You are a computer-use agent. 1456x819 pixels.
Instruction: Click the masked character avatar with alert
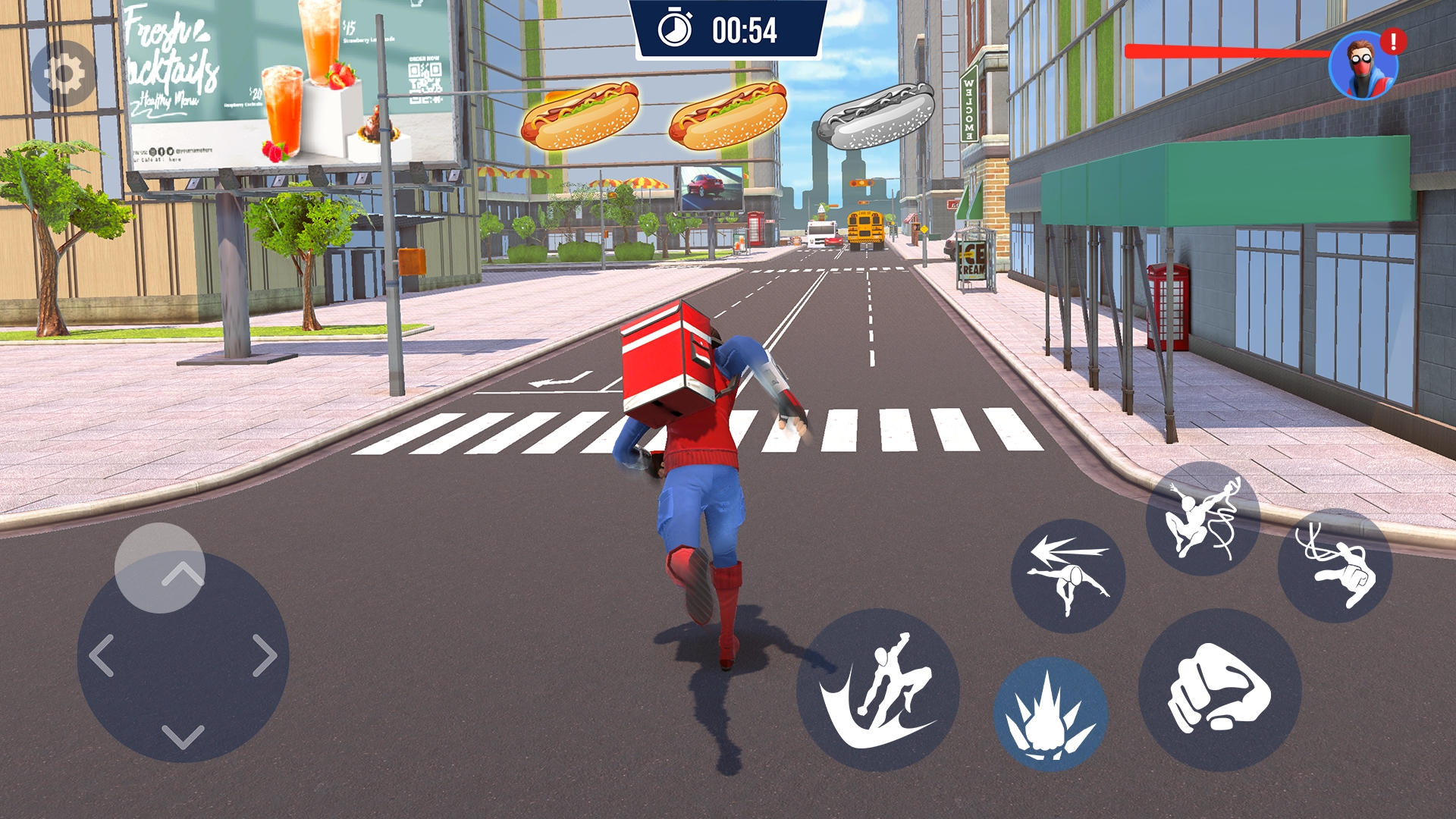(x=1363, y=66)
